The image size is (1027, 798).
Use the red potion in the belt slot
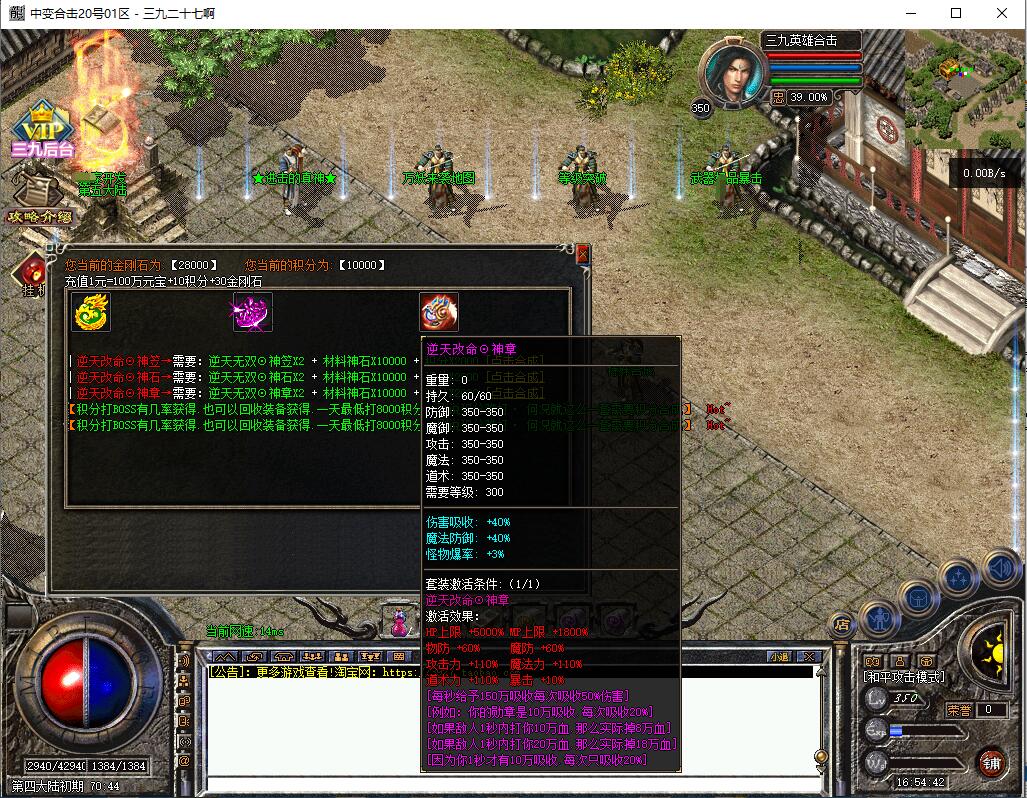coord(400,622)
